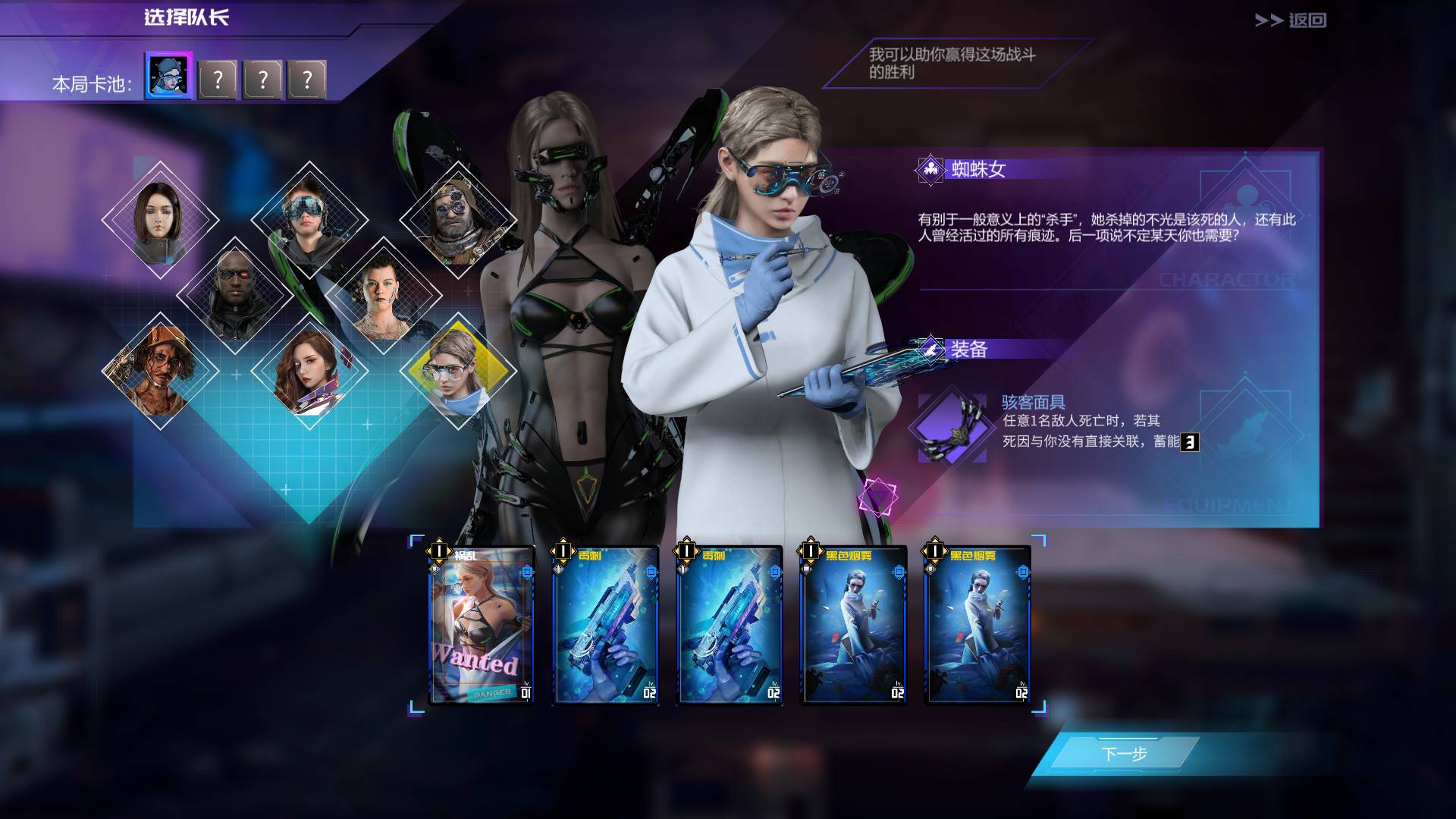Viewport: 1456px width, 819px height.
Task: Go back with the 返回 button
Action: pos(1291,20)
